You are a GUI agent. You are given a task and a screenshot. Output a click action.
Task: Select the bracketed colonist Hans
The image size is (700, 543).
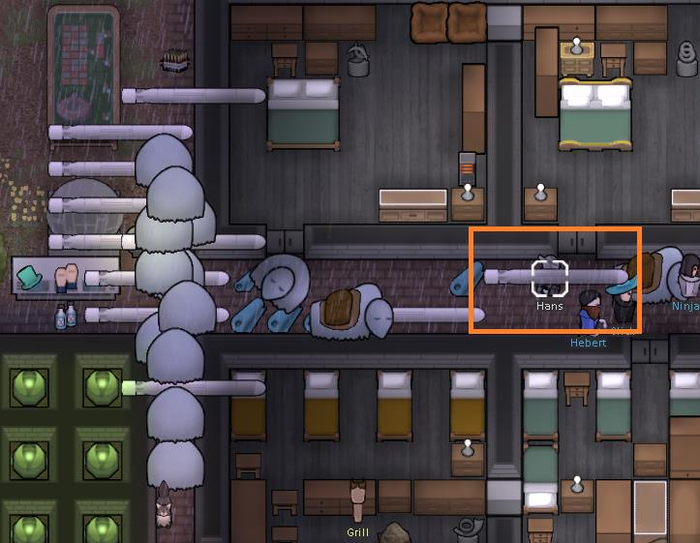[x=550, y=277]
